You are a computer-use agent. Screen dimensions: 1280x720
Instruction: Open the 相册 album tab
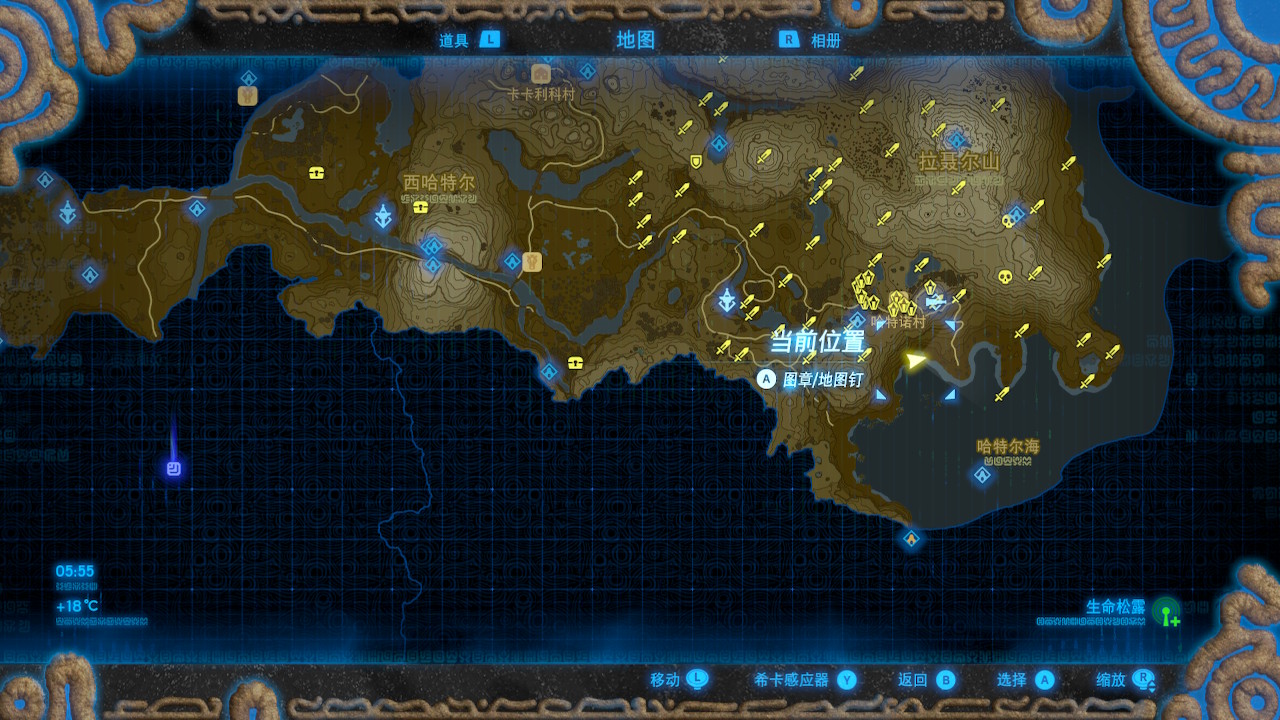[811, 40]
